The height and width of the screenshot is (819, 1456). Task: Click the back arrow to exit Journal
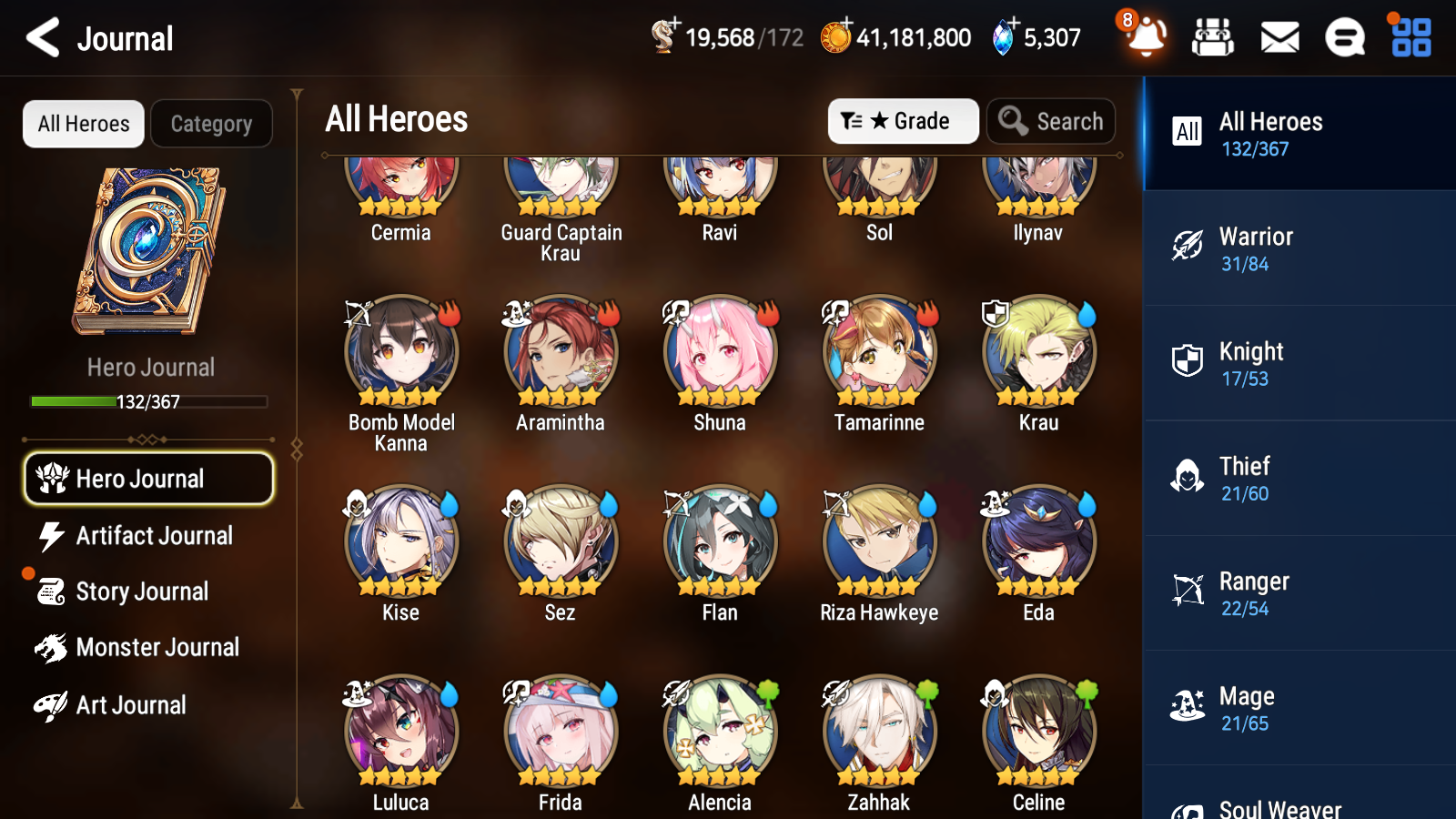(x=41, y=37)
